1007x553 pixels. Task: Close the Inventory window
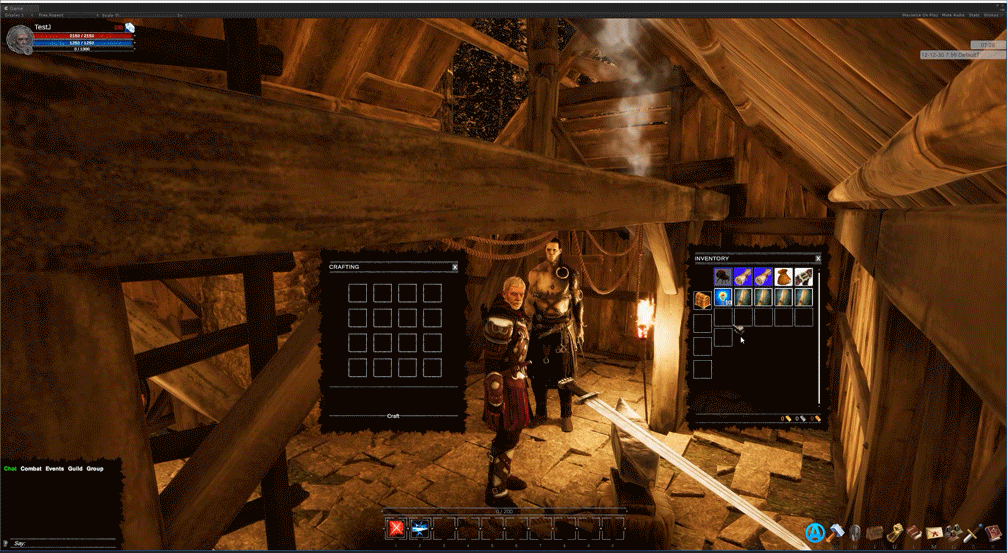click(817, 259)
